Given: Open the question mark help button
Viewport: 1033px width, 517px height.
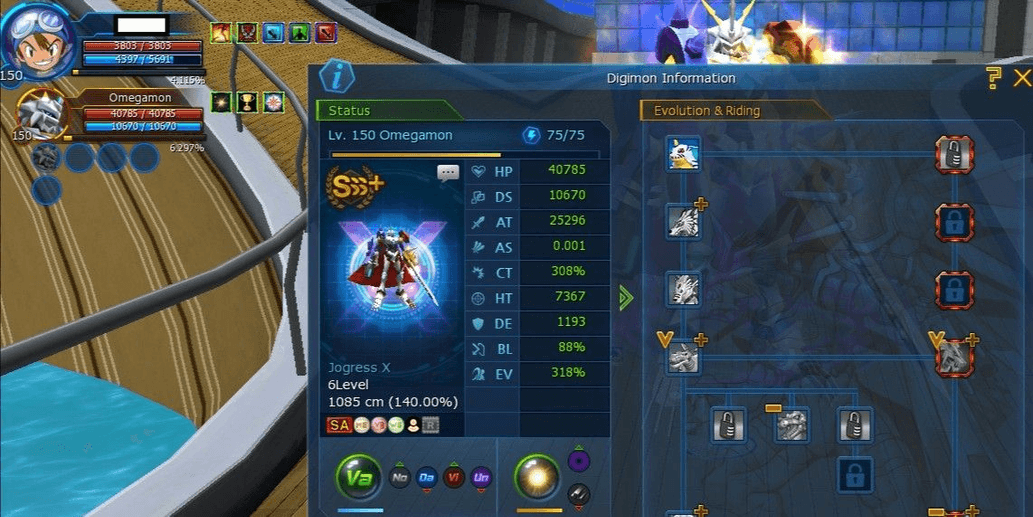Looking at the screenshot, I should click(992, 77).
